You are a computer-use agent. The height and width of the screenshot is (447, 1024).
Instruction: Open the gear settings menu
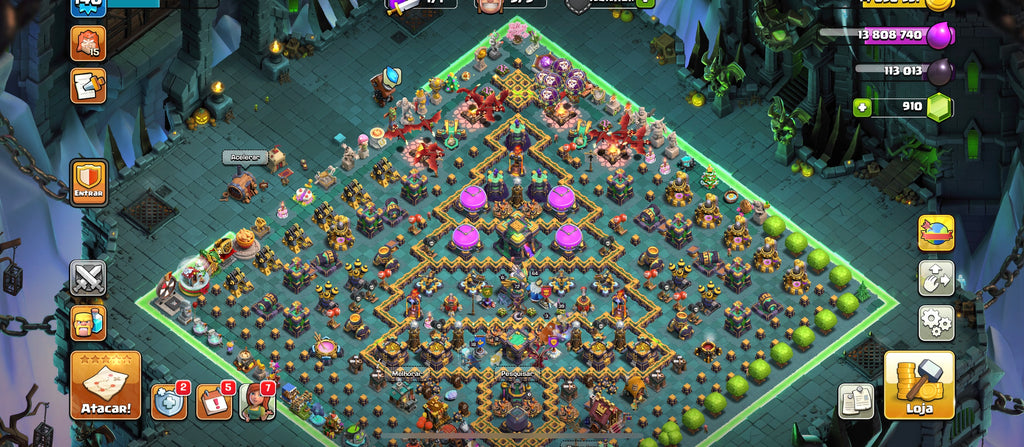pyautogui.click(x=936, y=323)
